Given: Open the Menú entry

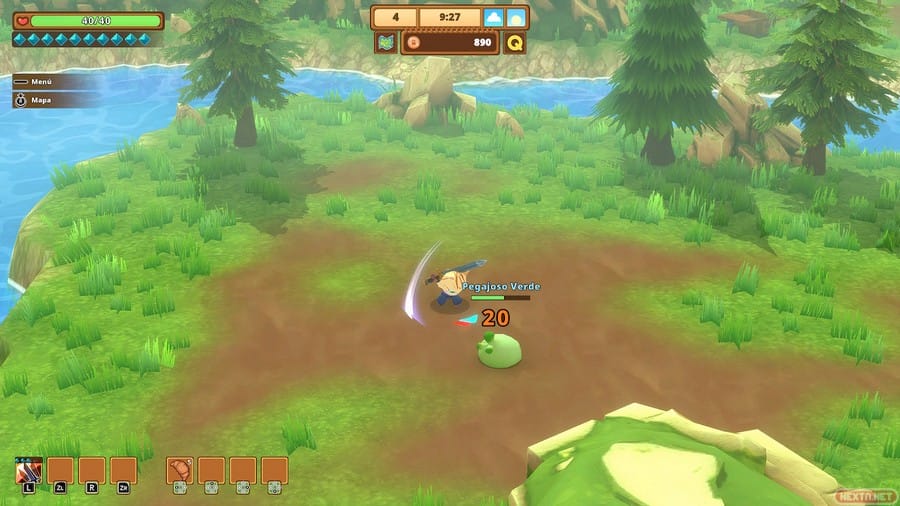Looking at the screenshot, I should pyautogui.click(x=42, y=82).
